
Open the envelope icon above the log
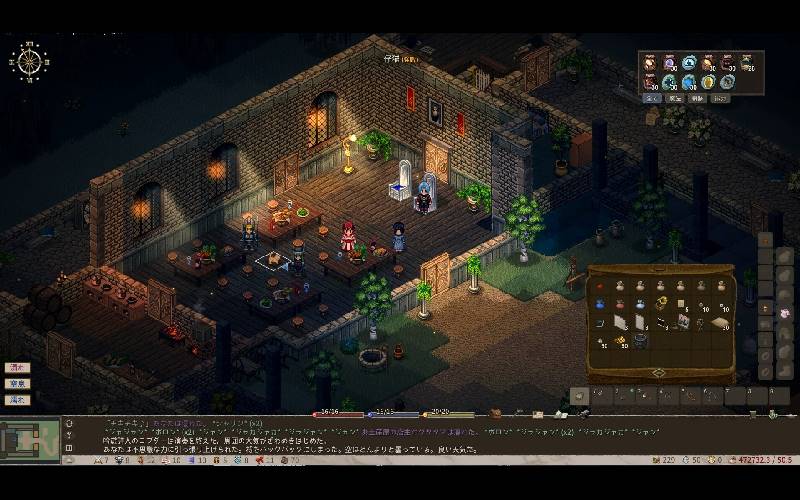537,414
